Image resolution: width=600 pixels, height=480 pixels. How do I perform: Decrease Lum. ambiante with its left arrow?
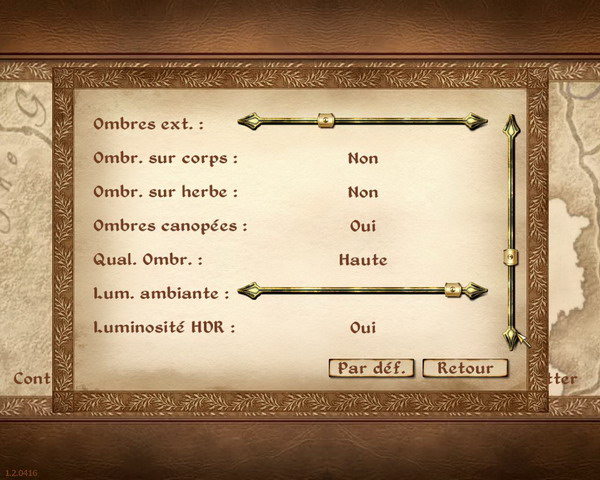pos(248,290)
